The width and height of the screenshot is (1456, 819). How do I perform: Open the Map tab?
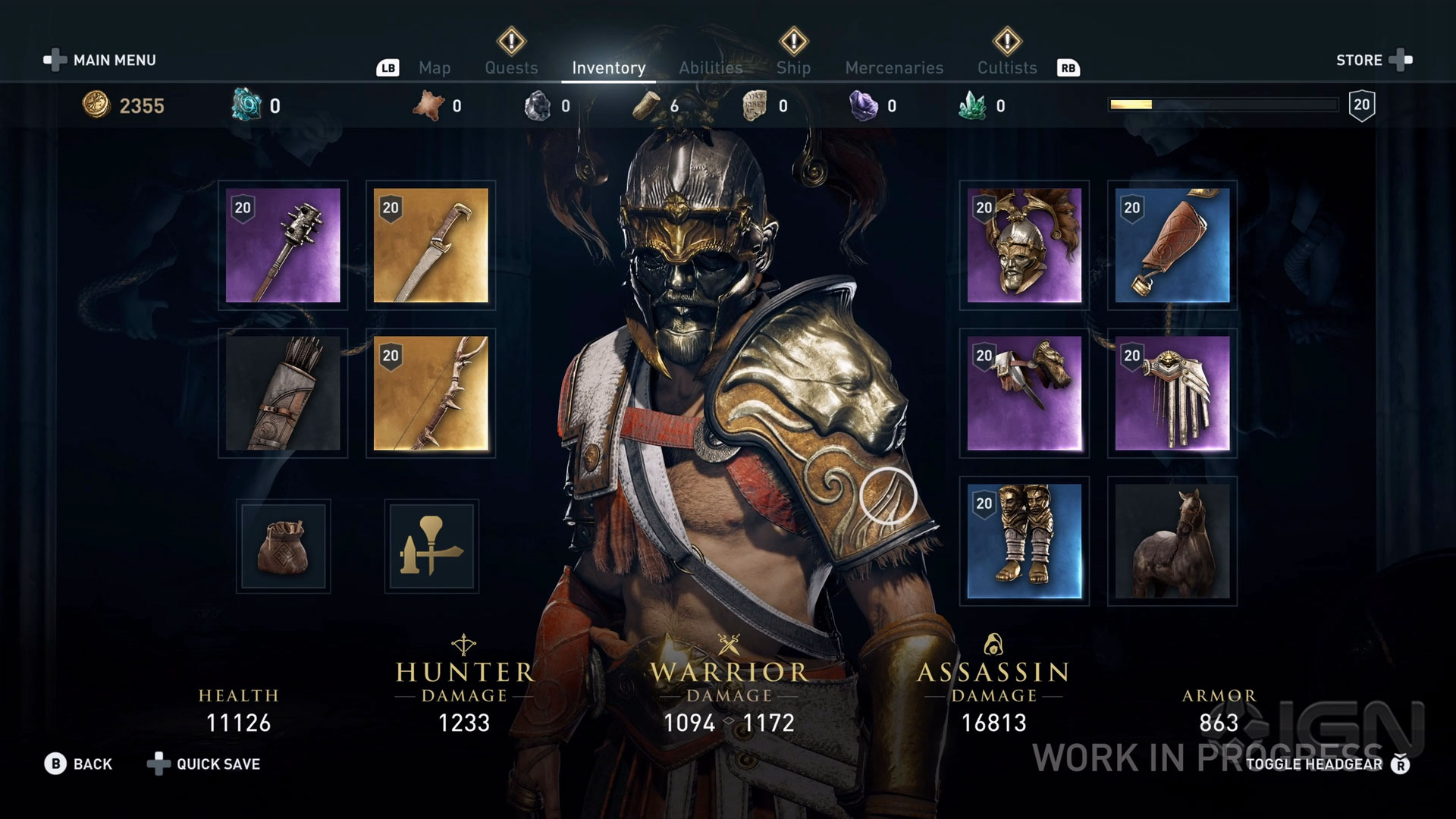pyautogui.click(x=435, y=67)
